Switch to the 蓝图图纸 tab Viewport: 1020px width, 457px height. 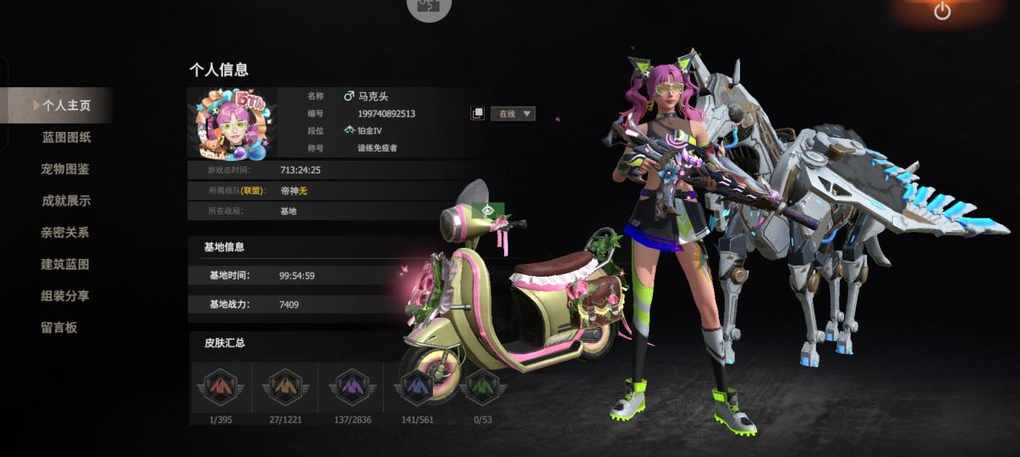pyautogui.click(x=66, y=137)
